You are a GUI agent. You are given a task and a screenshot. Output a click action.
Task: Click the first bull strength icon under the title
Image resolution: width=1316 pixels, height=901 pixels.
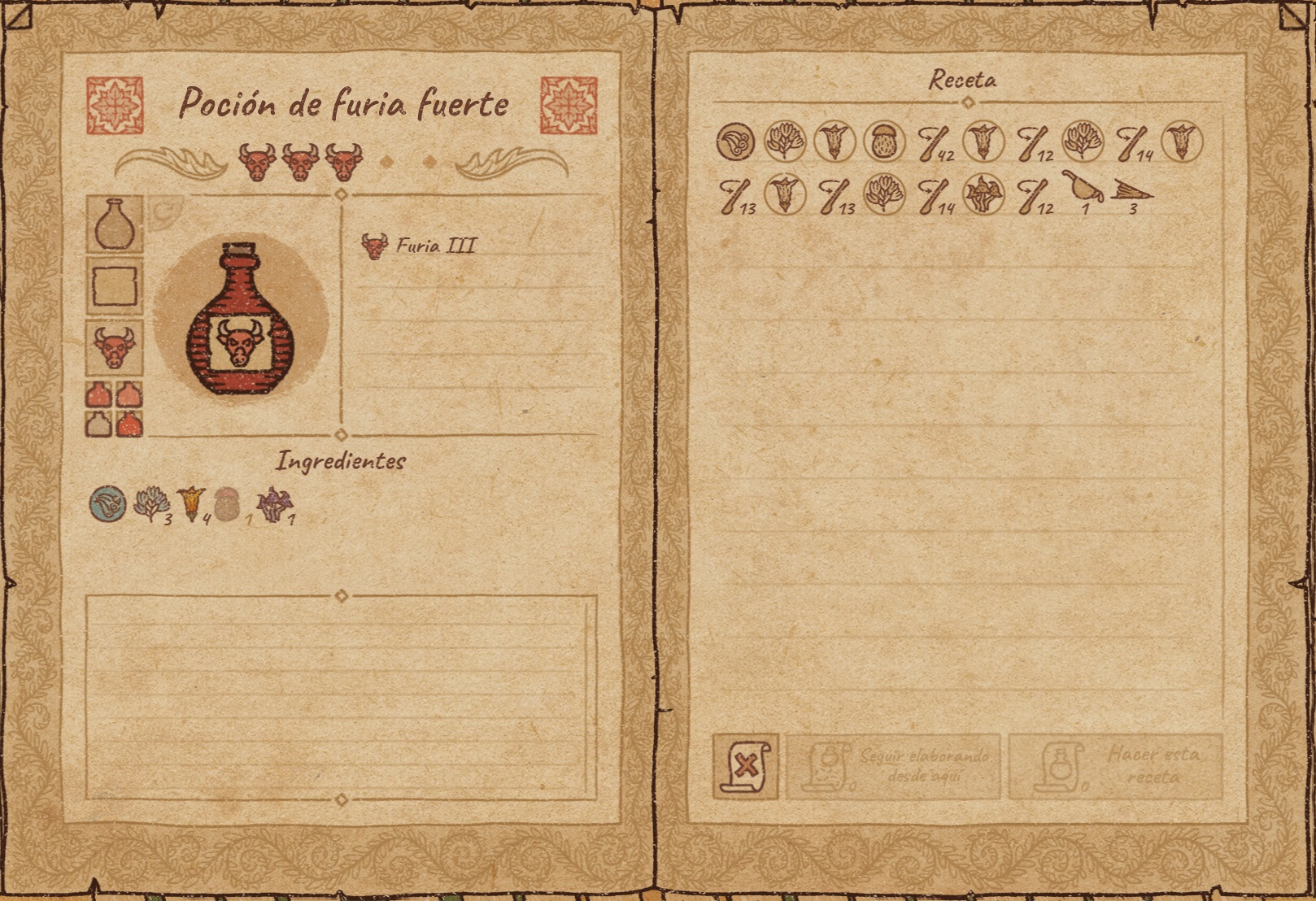tap(257, 156)
